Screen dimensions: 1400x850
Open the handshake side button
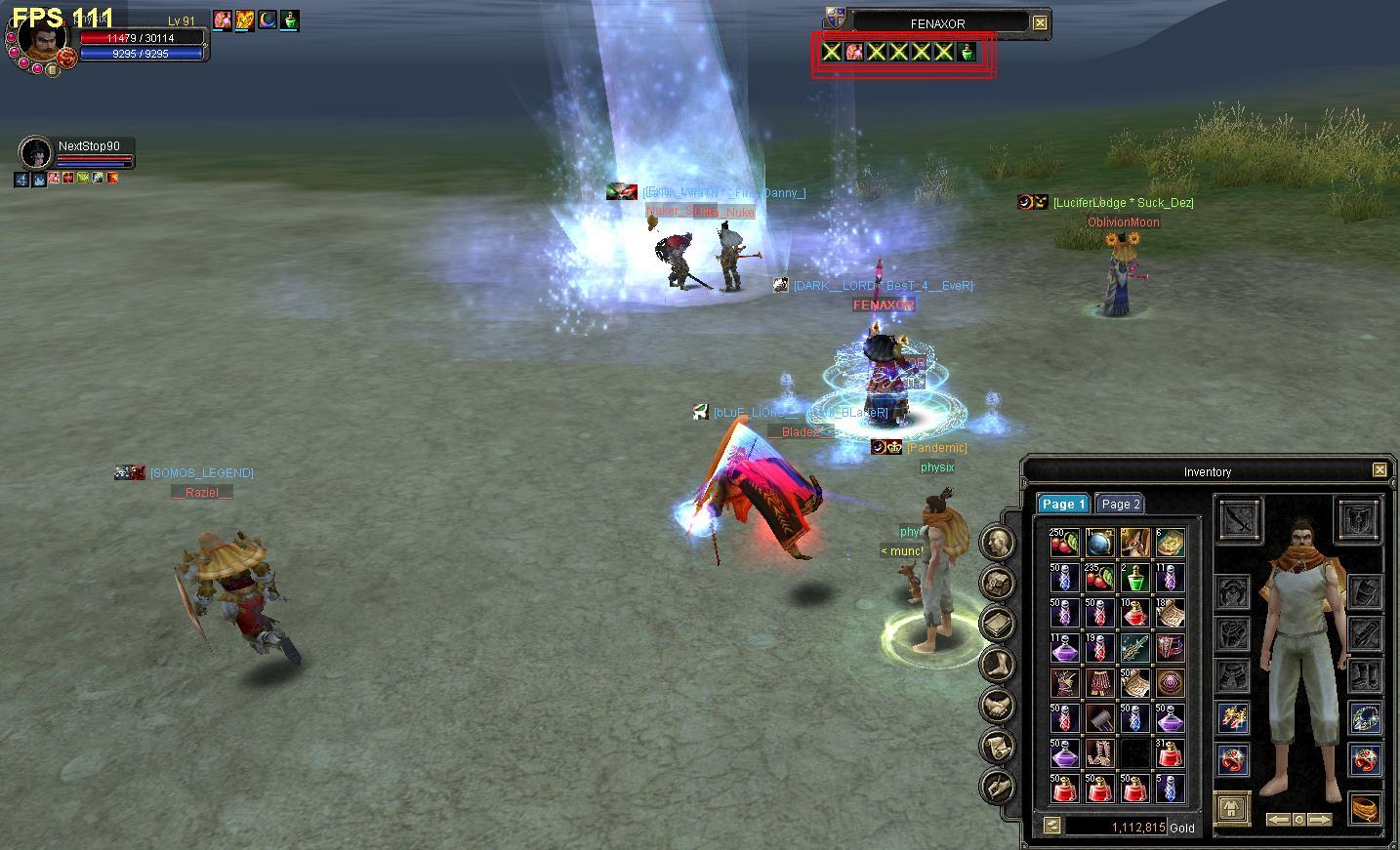pos(997,705)
